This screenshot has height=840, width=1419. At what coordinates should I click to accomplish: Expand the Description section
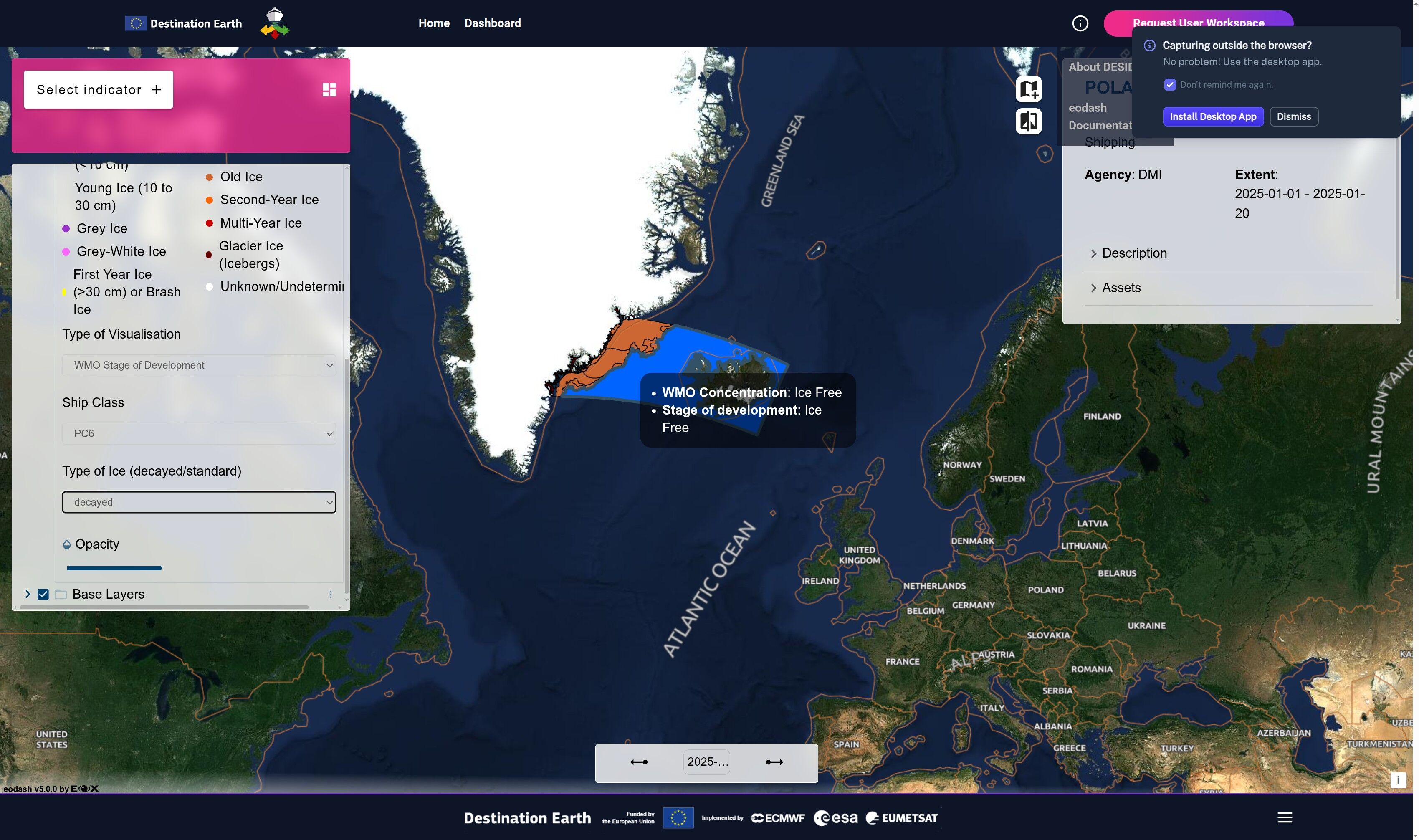(x=1134, y=253)
